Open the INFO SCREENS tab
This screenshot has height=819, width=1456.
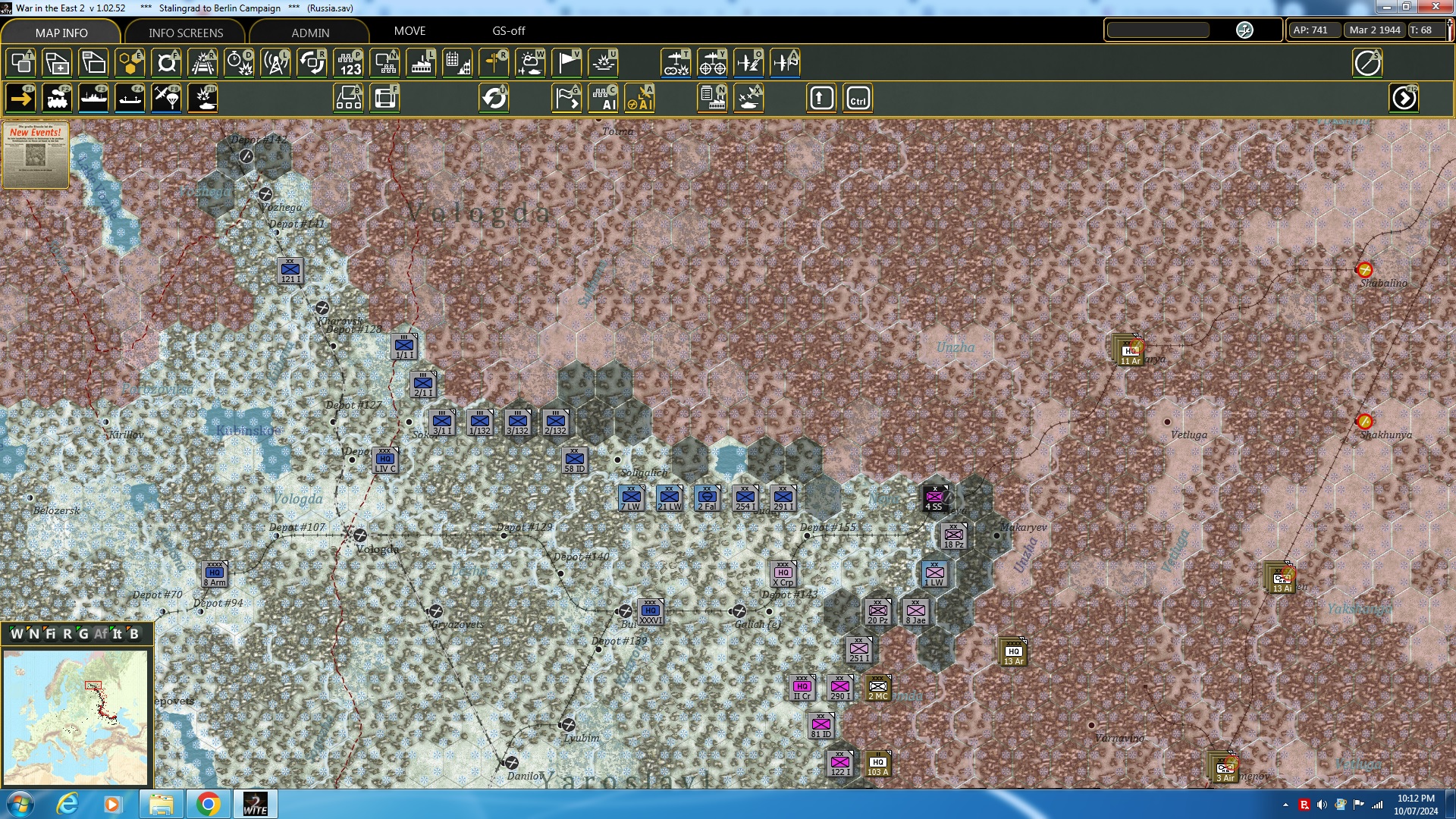184,33
